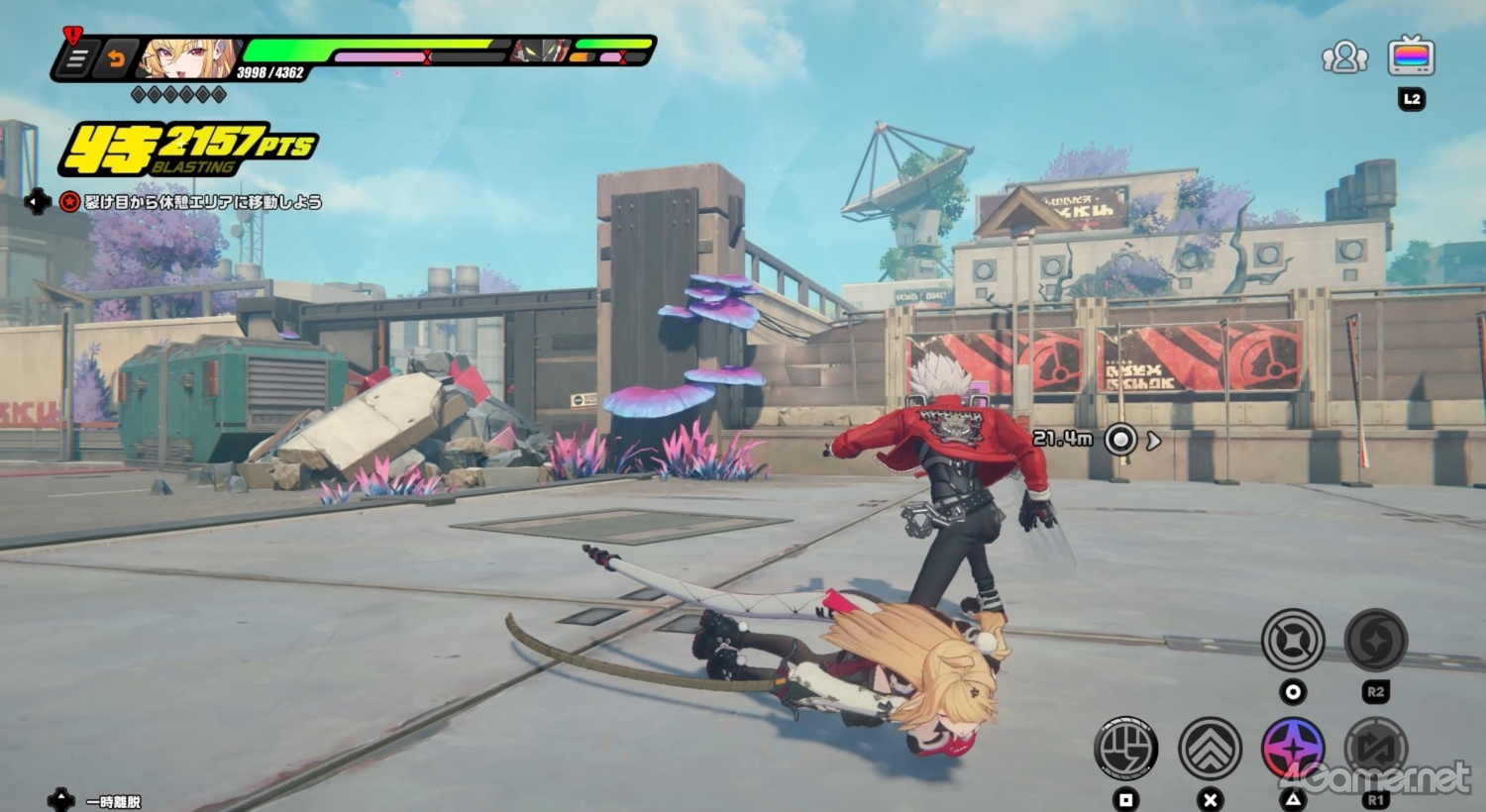Viewport: 1486px width, 812px height.
Task: Click the objective distance waypoint marker
Action: point(1120,439)
